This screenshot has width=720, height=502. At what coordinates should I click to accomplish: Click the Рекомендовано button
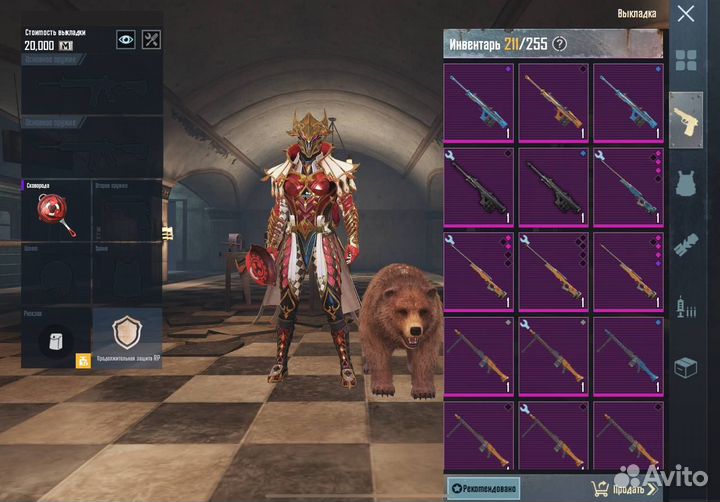pos(483,488)
